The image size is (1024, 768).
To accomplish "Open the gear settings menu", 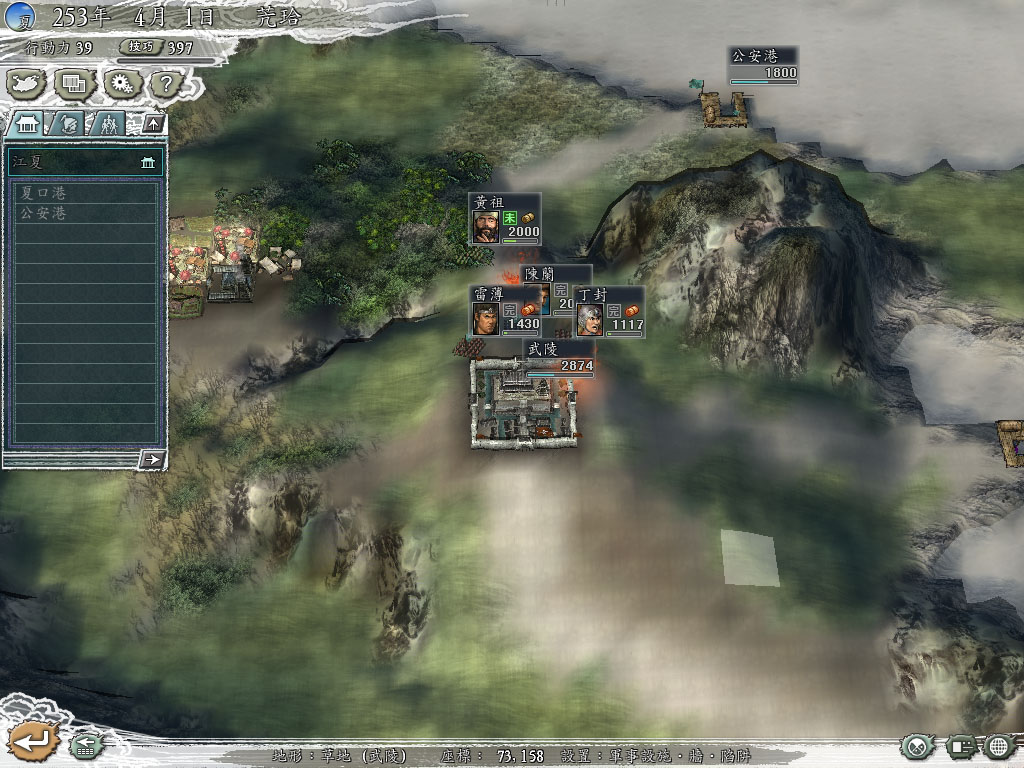I will [x=122, y=83].
